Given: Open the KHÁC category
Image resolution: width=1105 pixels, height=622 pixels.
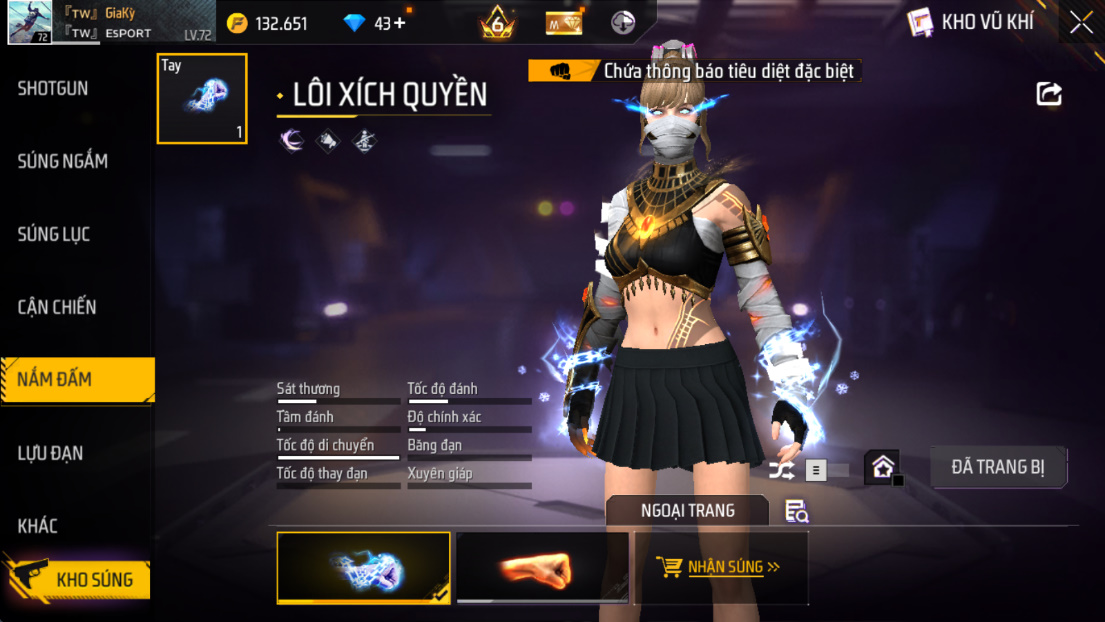Looking at the screenshot, I should [38, 527].
